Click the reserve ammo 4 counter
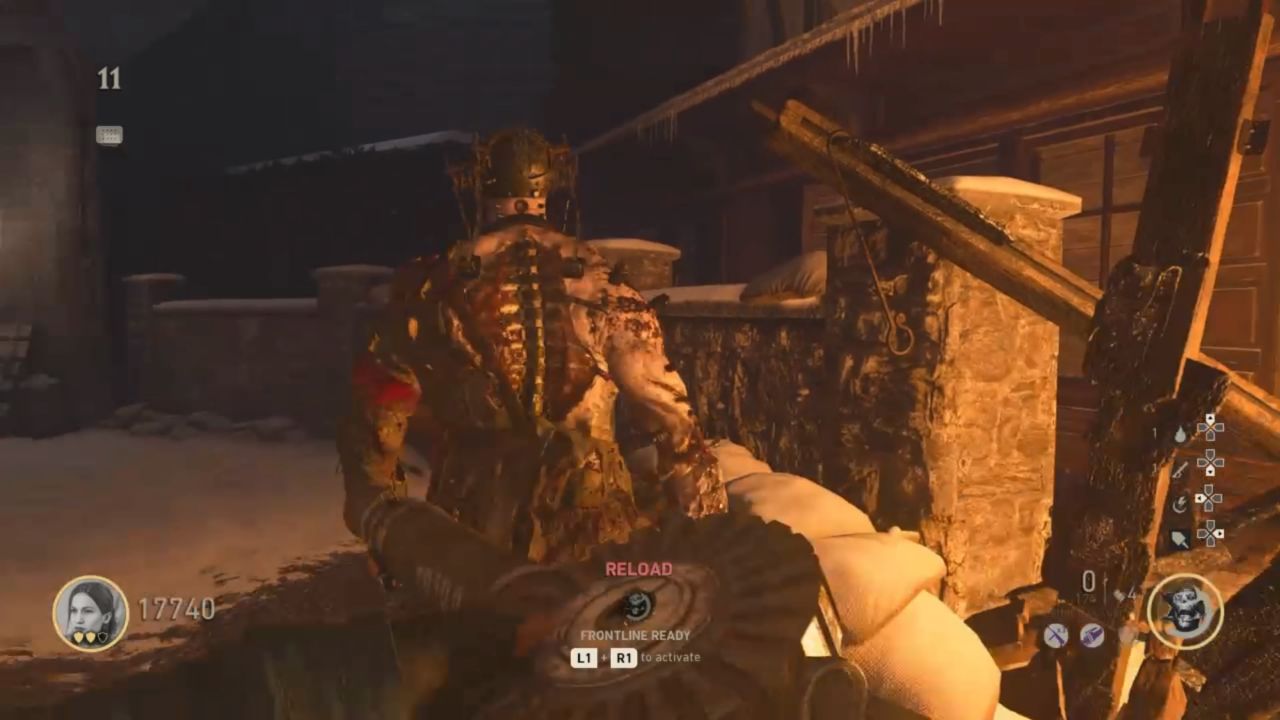Screen dimensions: 1280x720 point(1132,594)
